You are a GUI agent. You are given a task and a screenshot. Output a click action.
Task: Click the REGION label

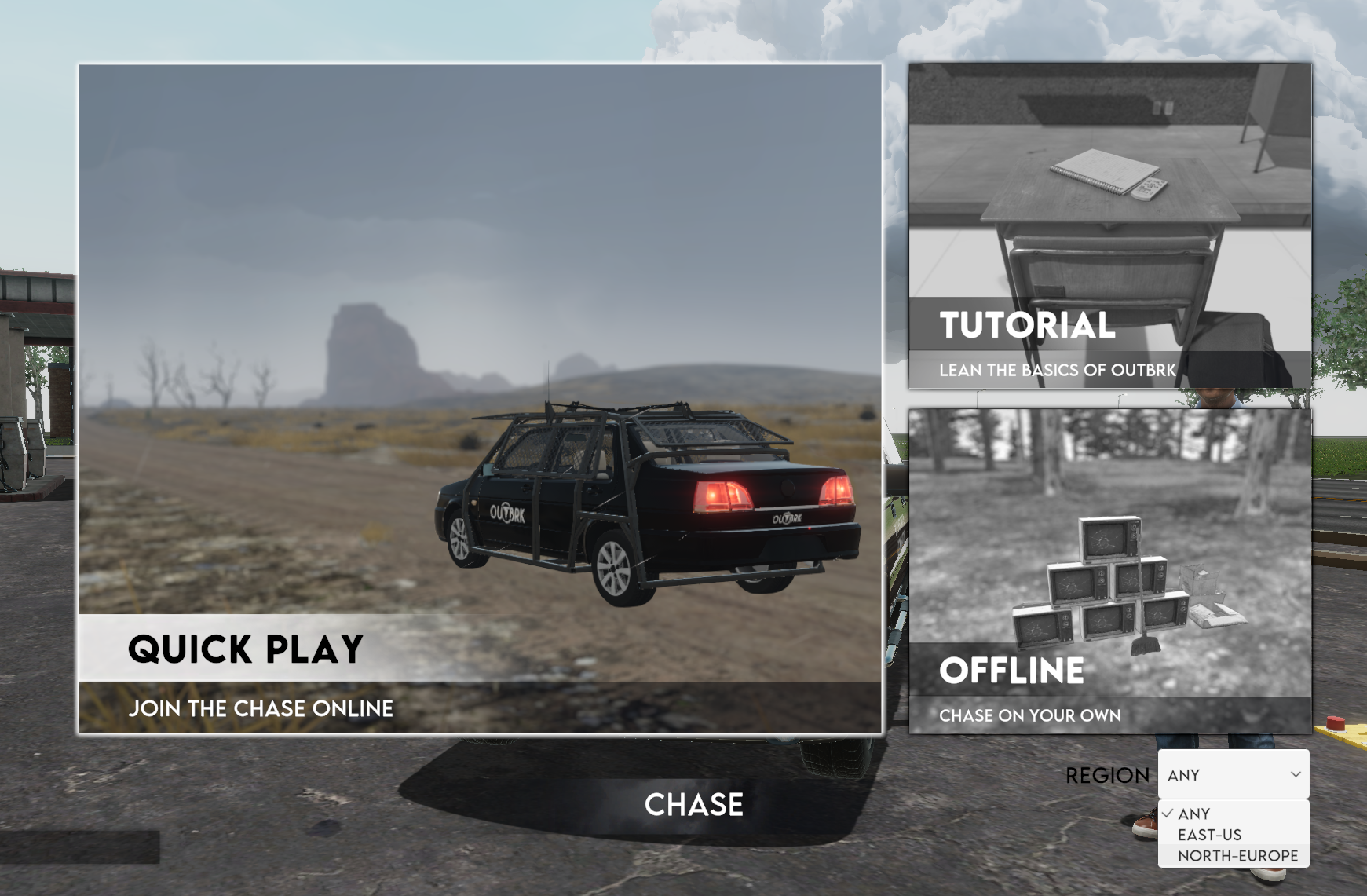(x=1109, y=774)
